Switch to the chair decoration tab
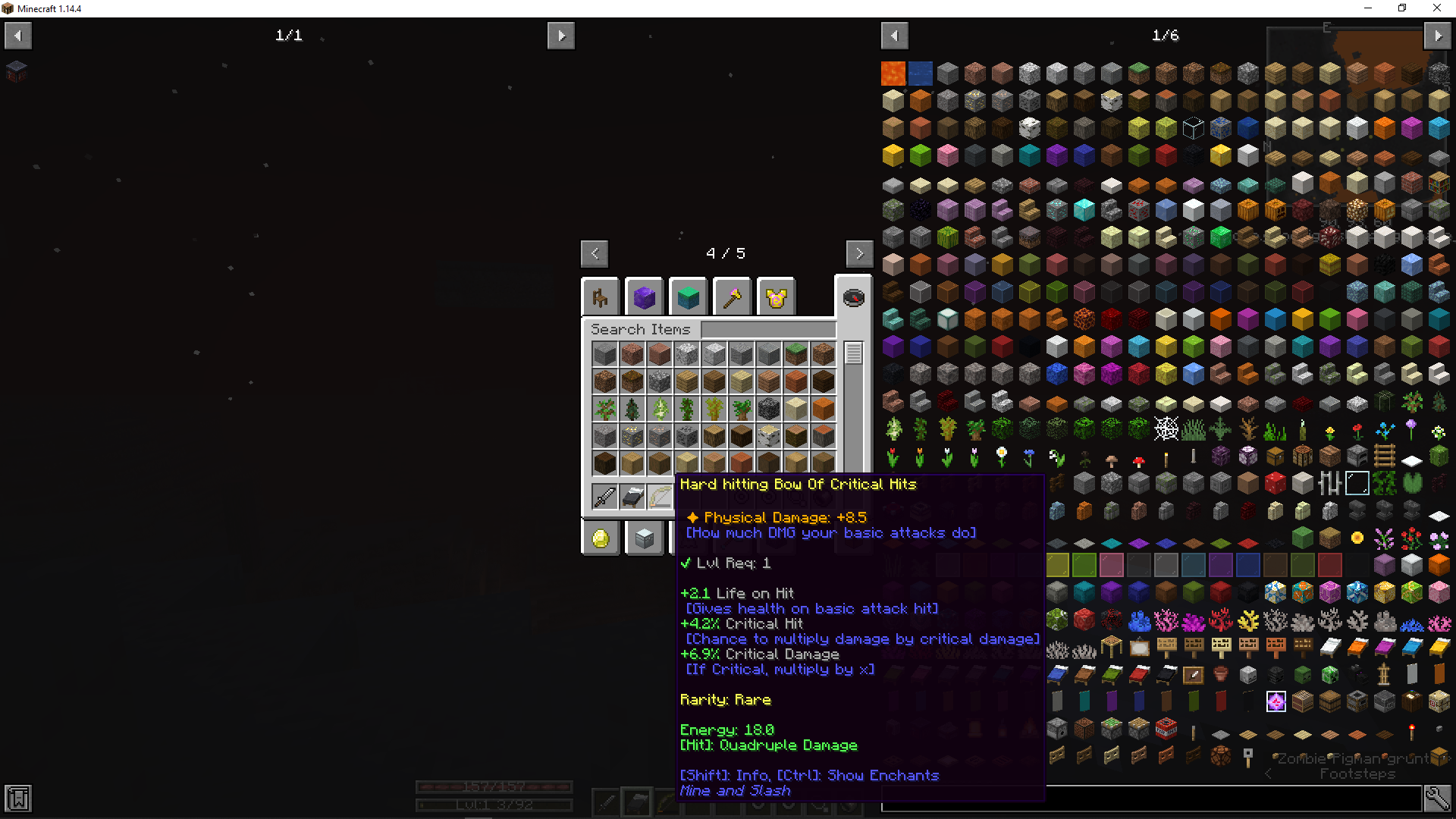This screenshot has width=1456, height=819. [x=601, y=297]
